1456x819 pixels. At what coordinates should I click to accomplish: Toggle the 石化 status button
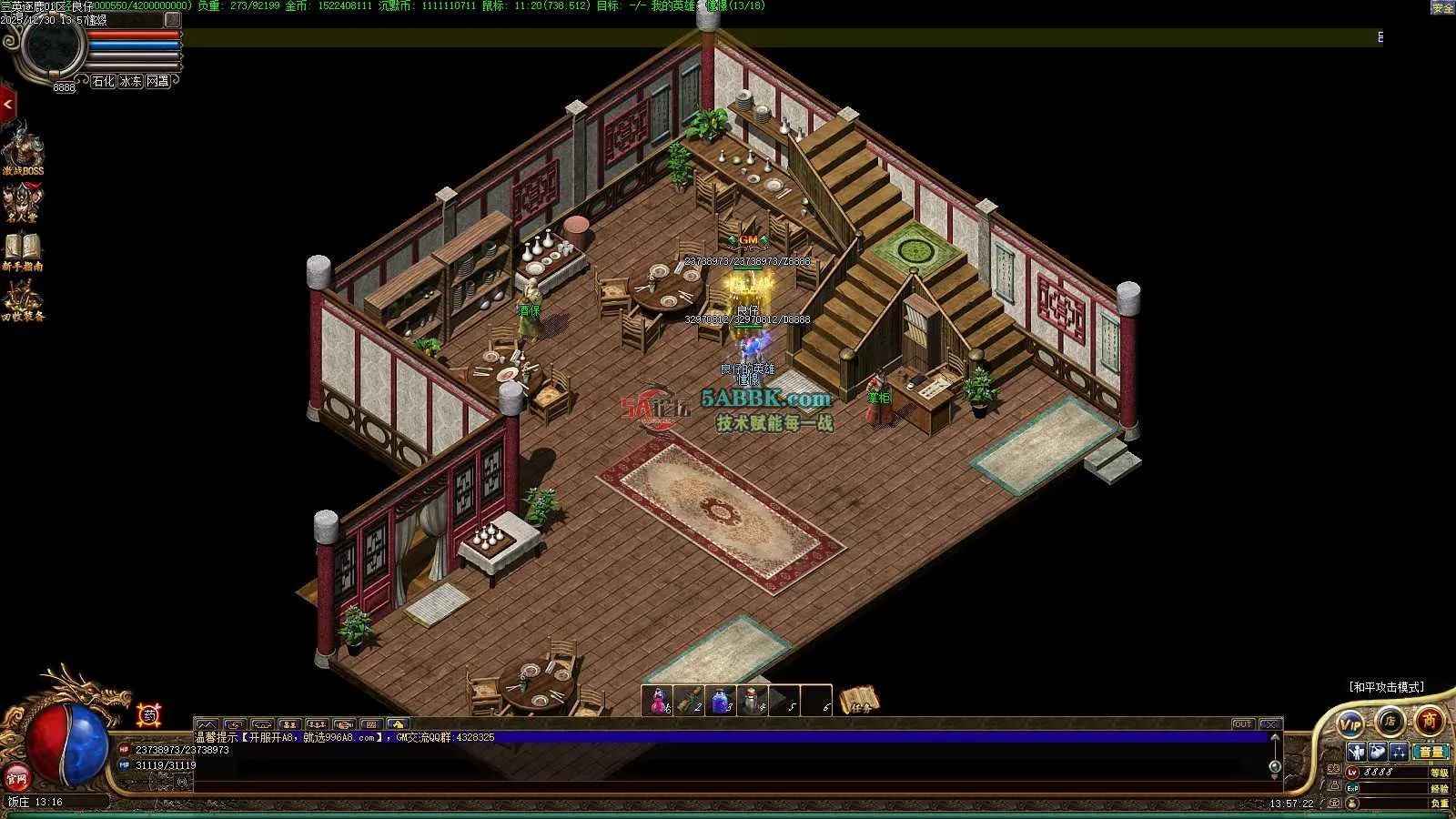click(104, 81)
